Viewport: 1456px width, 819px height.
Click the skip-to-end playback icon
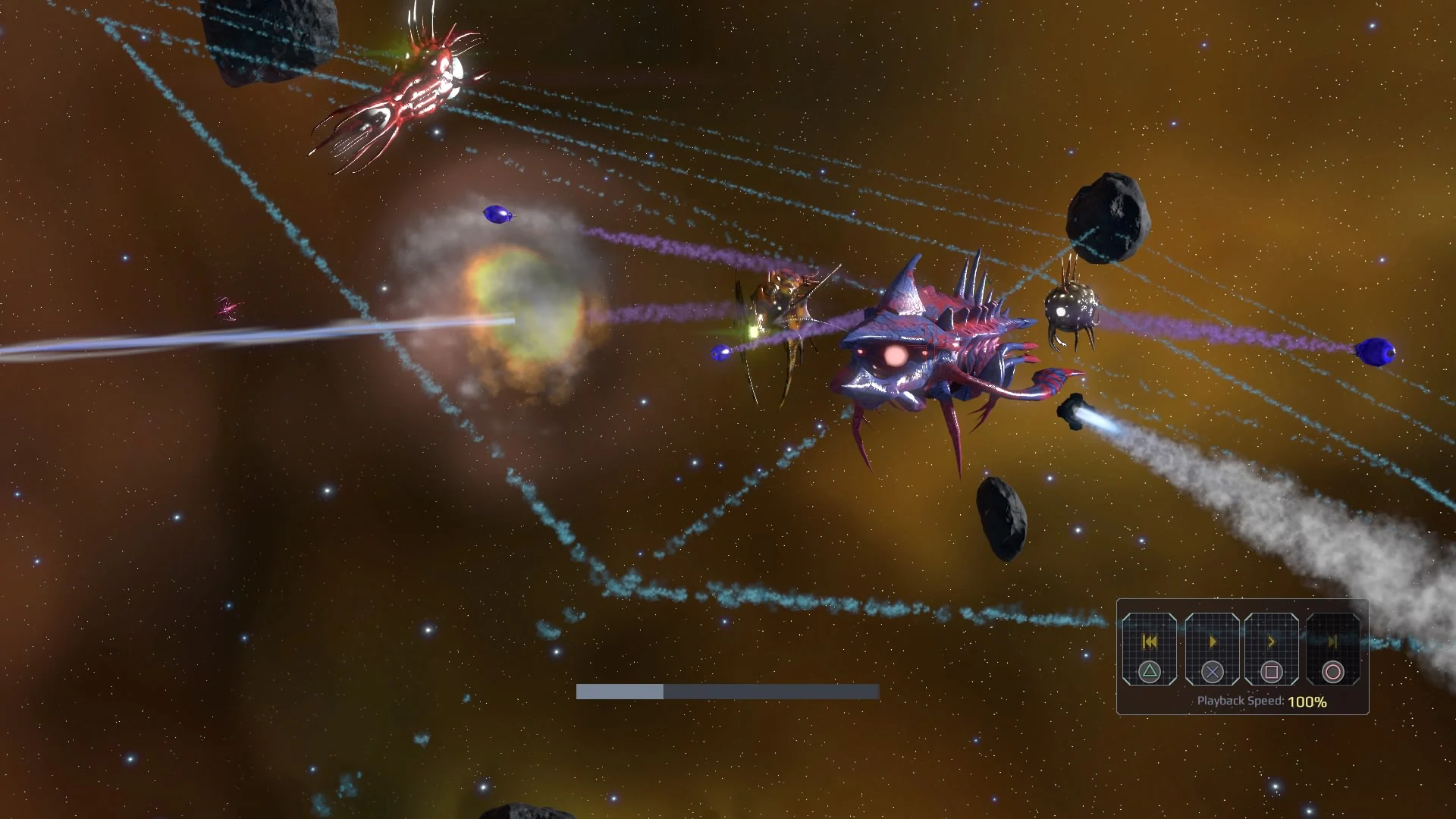tap(1332, 642)
